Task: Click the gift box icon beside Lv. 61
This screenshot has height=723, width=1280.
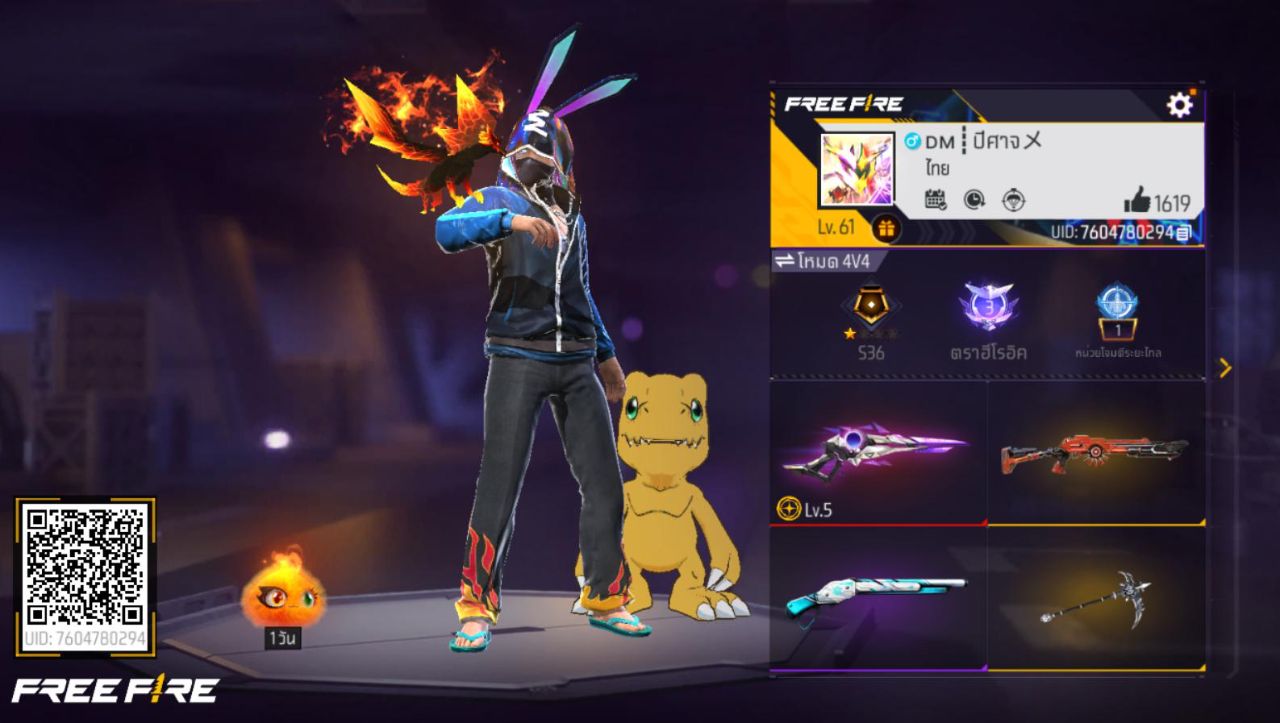Action: [x=889, y=228]
